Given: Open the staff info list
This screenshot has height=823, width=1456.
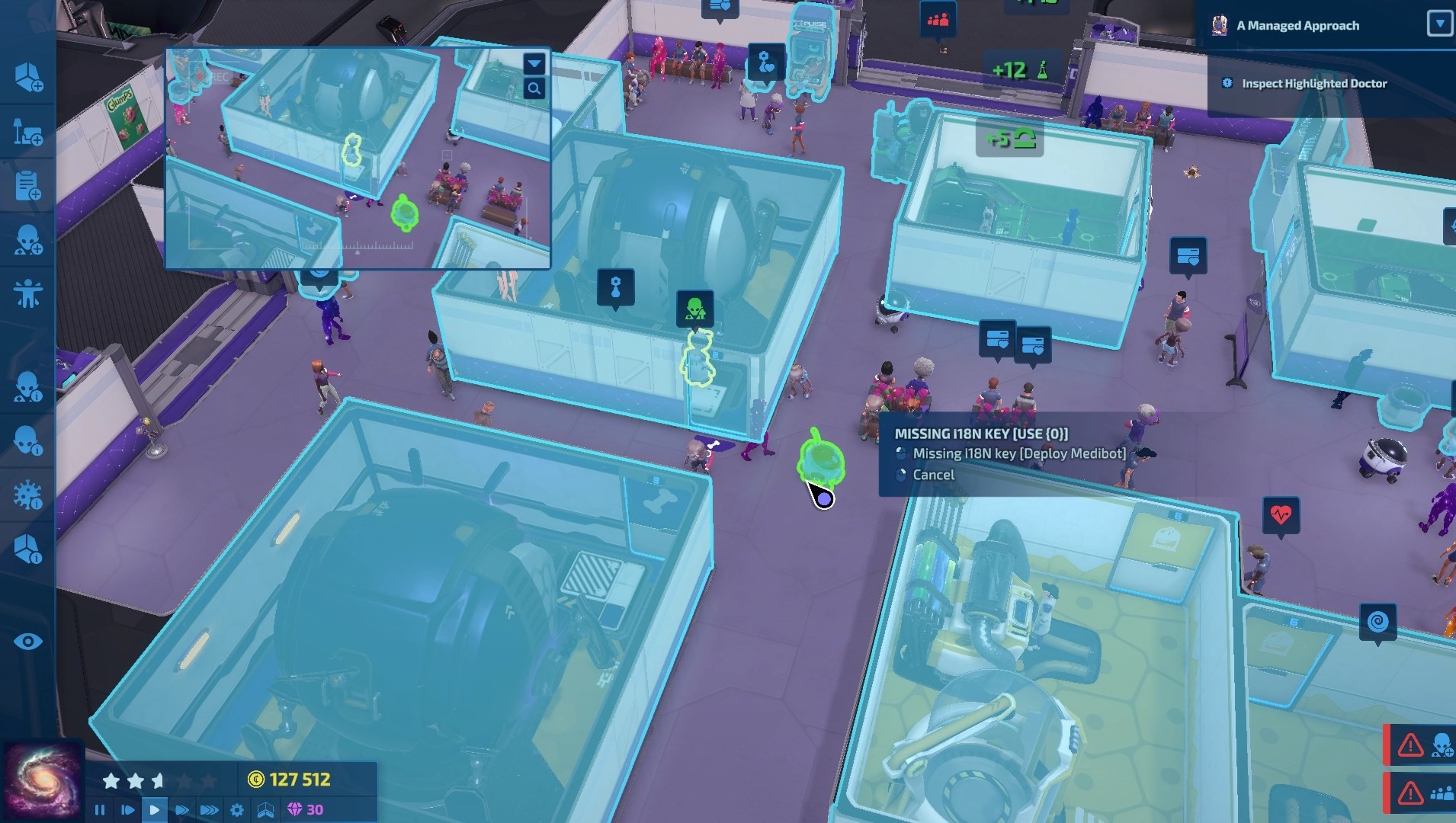Looking at the screenshot, I should pos(28,387).
